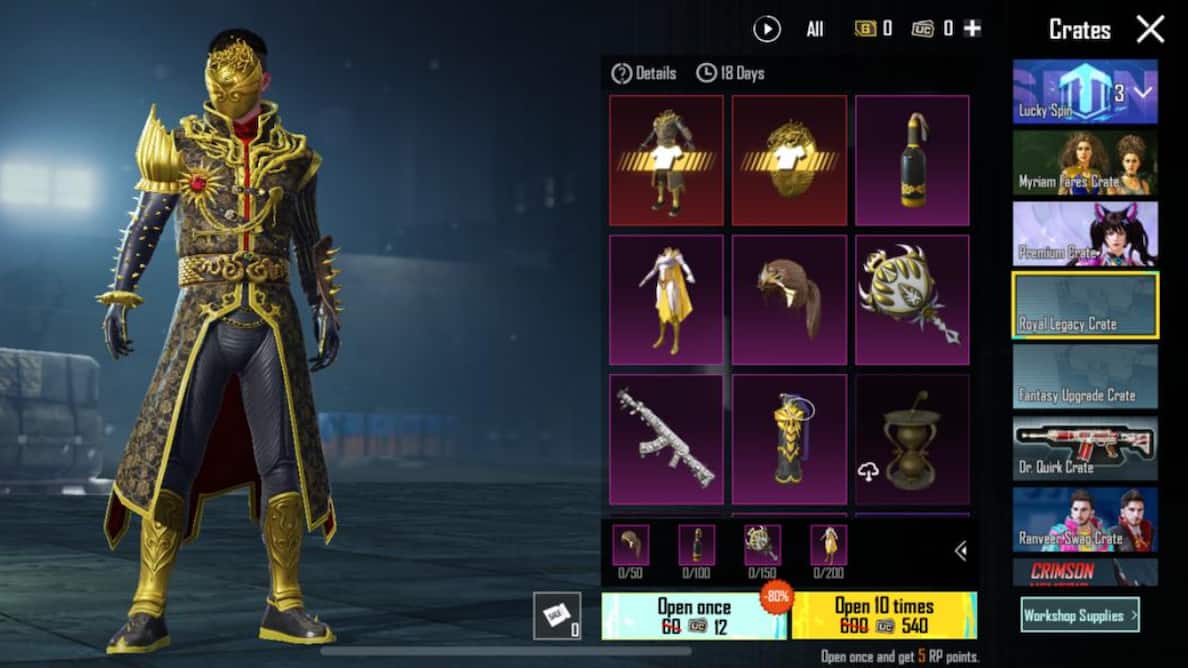Viewport: 1188px width, 668px height.
Task: Select the Lucky Spin crate
Action: 1085,92
